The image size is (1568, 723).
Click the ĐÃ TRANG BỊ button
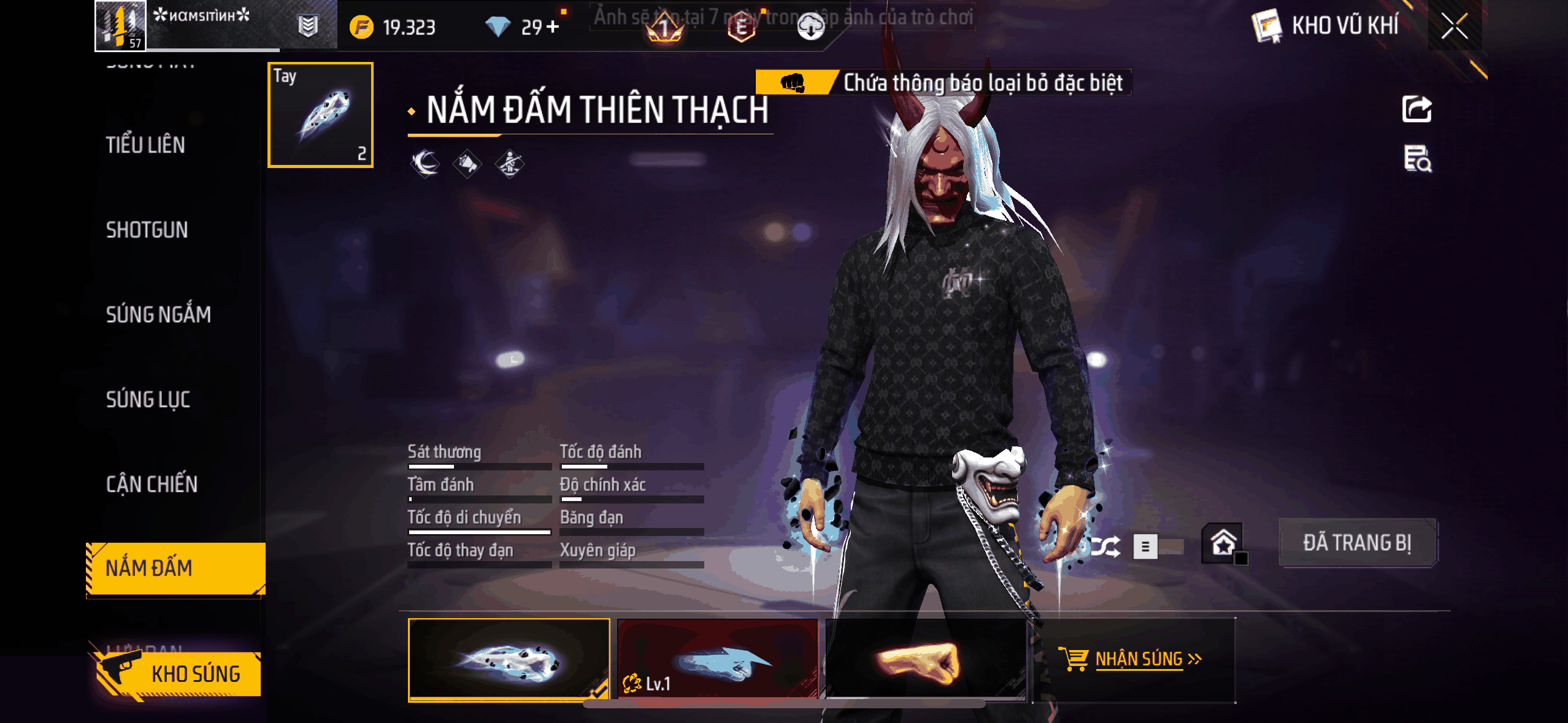[1357, 543]
